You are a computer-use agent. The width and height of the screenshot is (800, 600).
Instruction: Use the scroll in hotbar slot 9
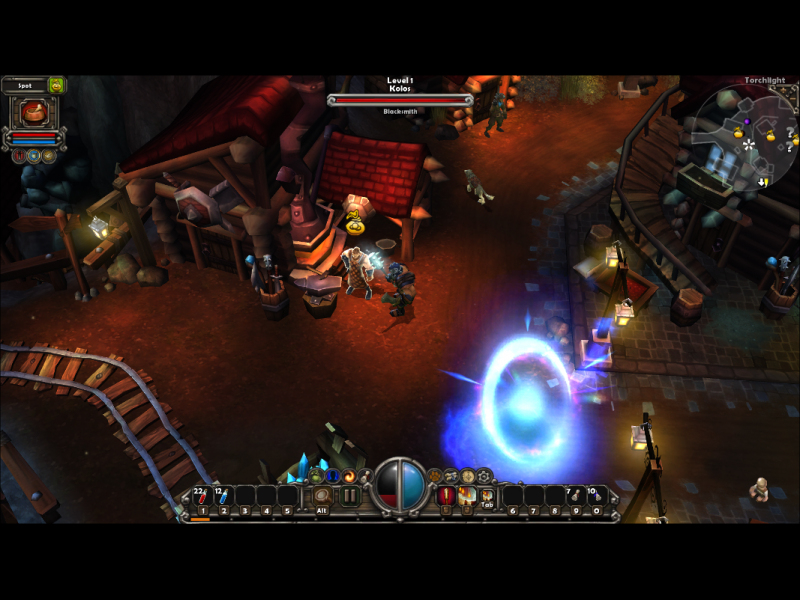tap(576, 496)
